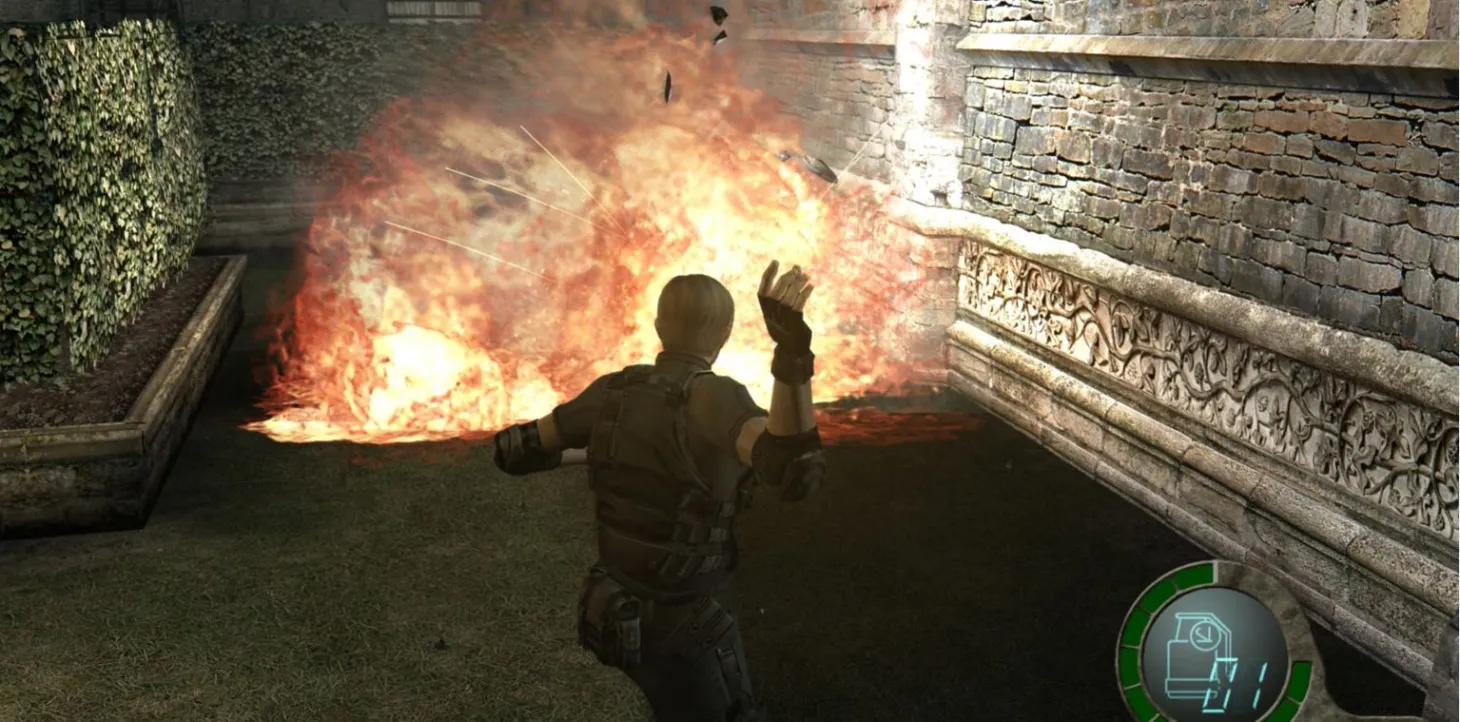Viewport: 1460px width, 722px height.
Task: Click the grenade's pin ring symbol
Action: pyautogui.click(x=1205, y=634)
